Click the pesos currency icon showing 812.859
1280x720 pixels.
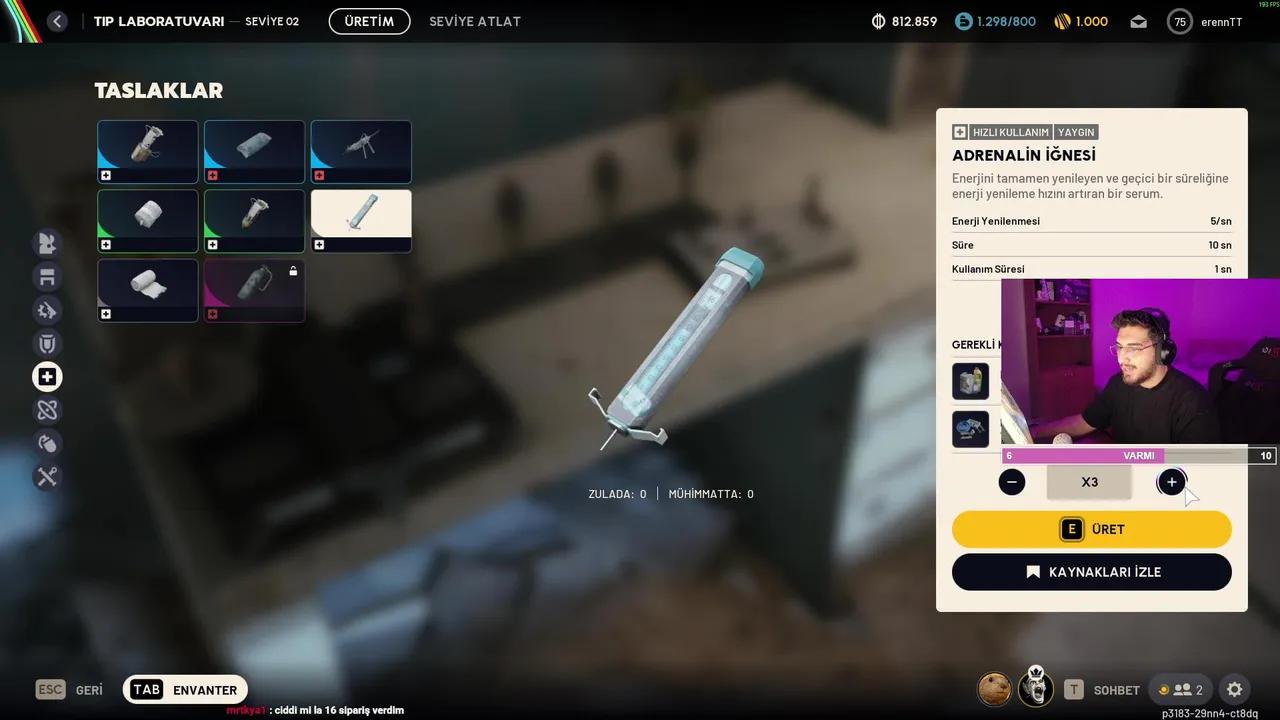pyautogui.click(x=878, y=20)
